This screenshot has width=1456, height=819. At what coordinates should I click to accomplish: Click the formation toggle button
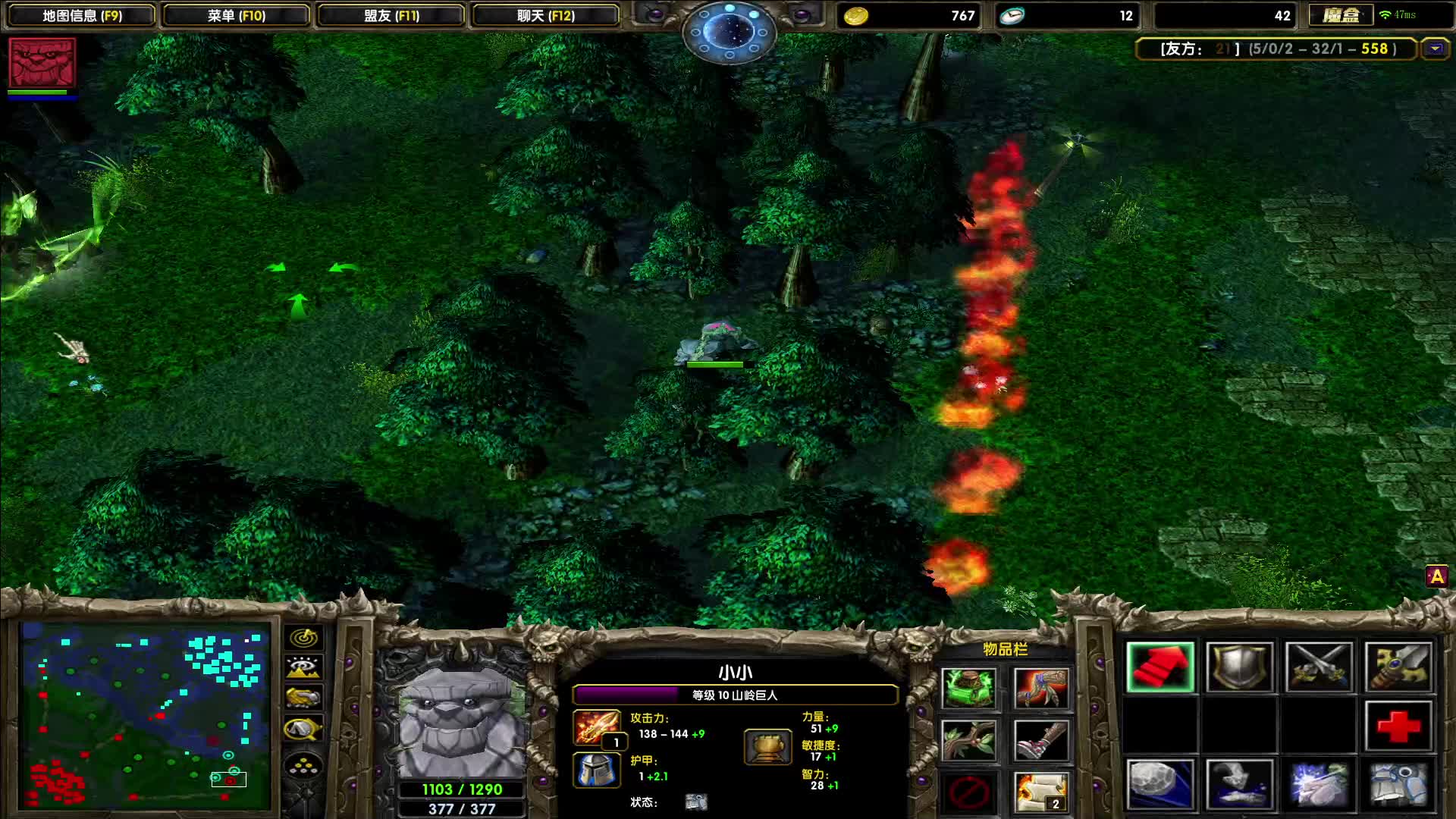coord(303,766)
